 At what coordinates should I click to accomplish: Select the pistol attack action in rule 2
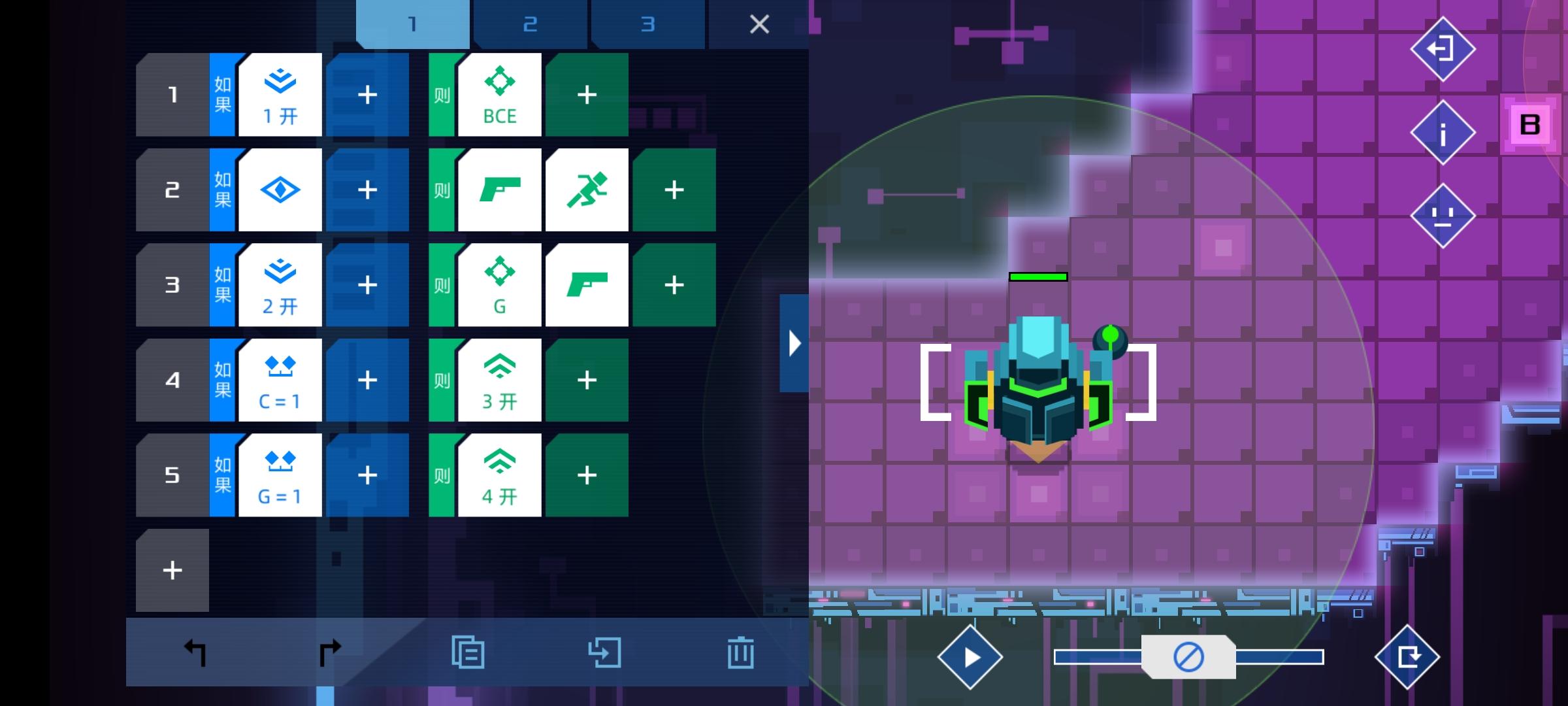(499, 189)
